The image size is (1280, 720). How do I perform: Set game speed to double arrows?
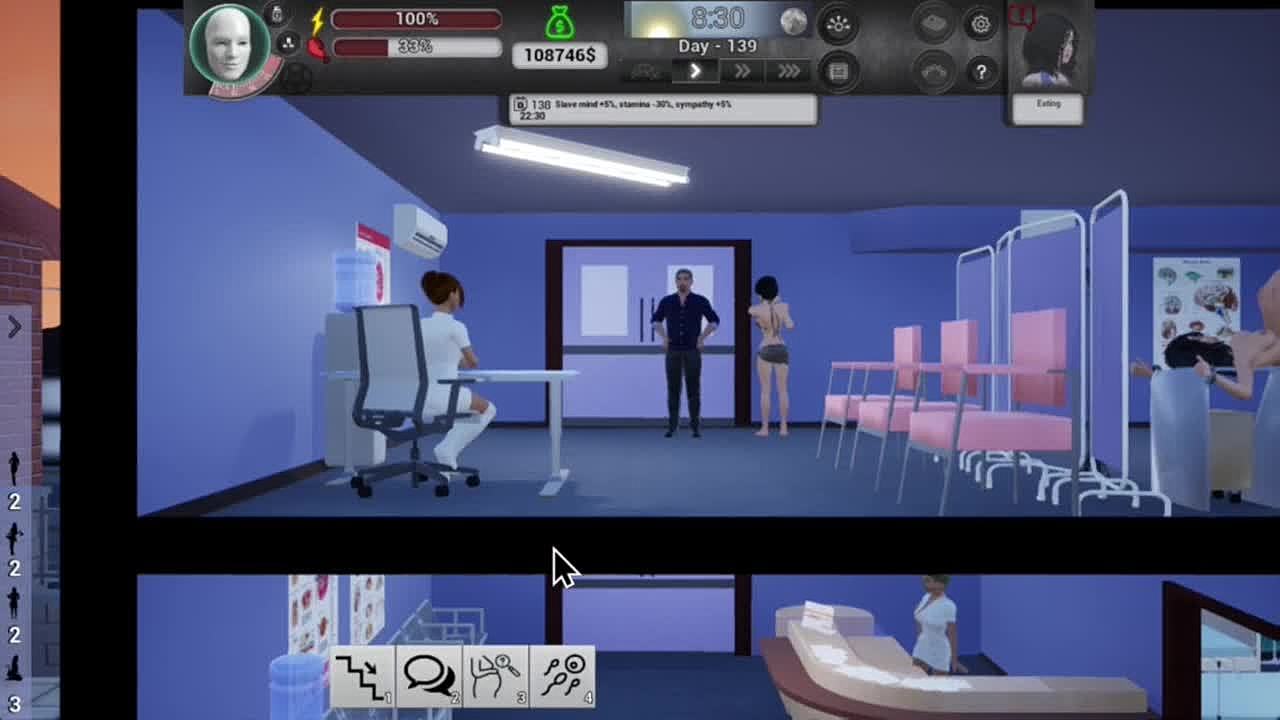pyautogui.click(x=742, y=71)
